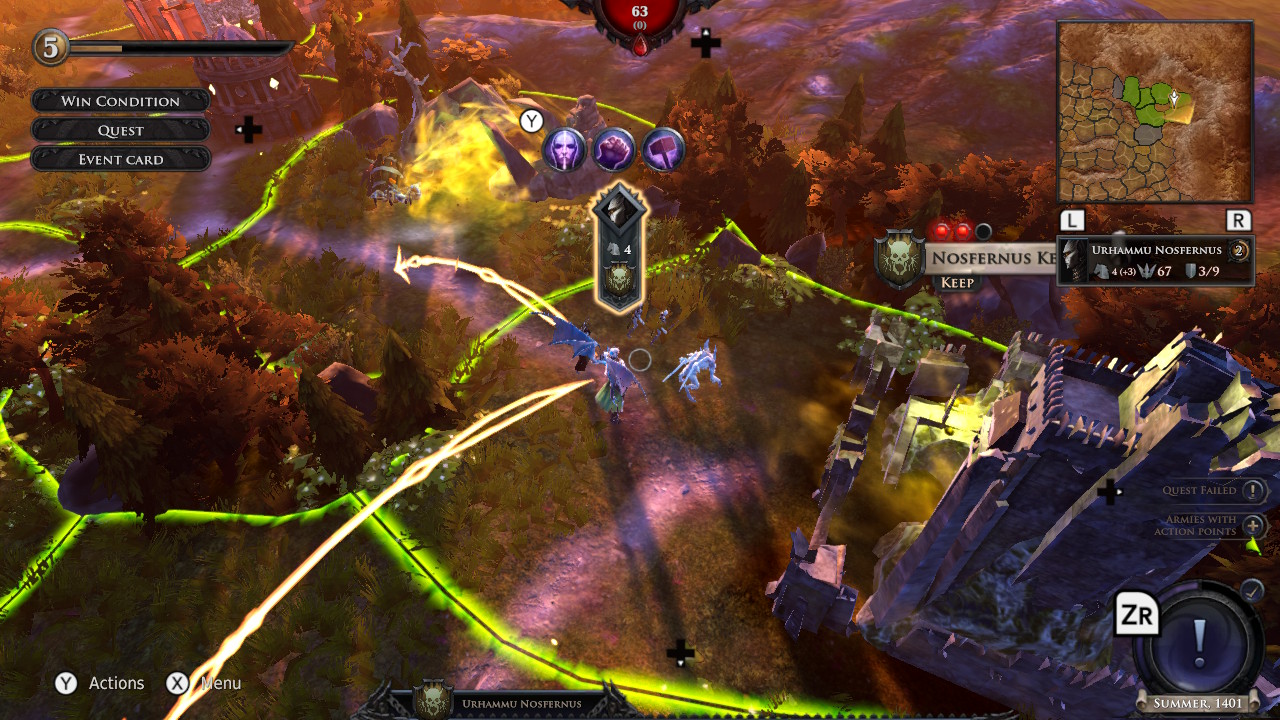Open the game Menu via the X prompt
The image size is (1280, 720).
tap(177, 683)
